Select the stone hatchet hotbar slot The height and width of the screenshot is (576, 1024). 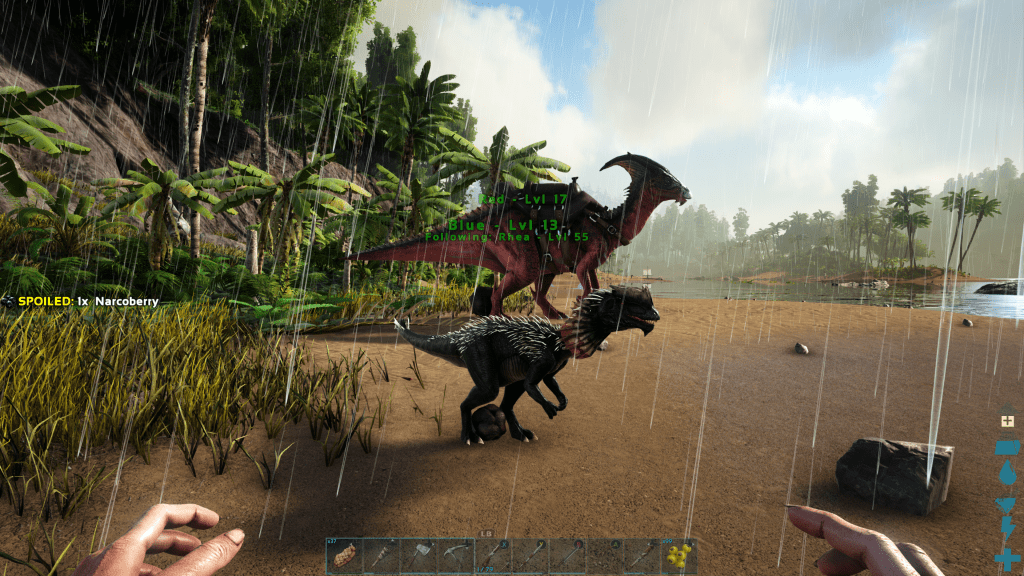418,556
